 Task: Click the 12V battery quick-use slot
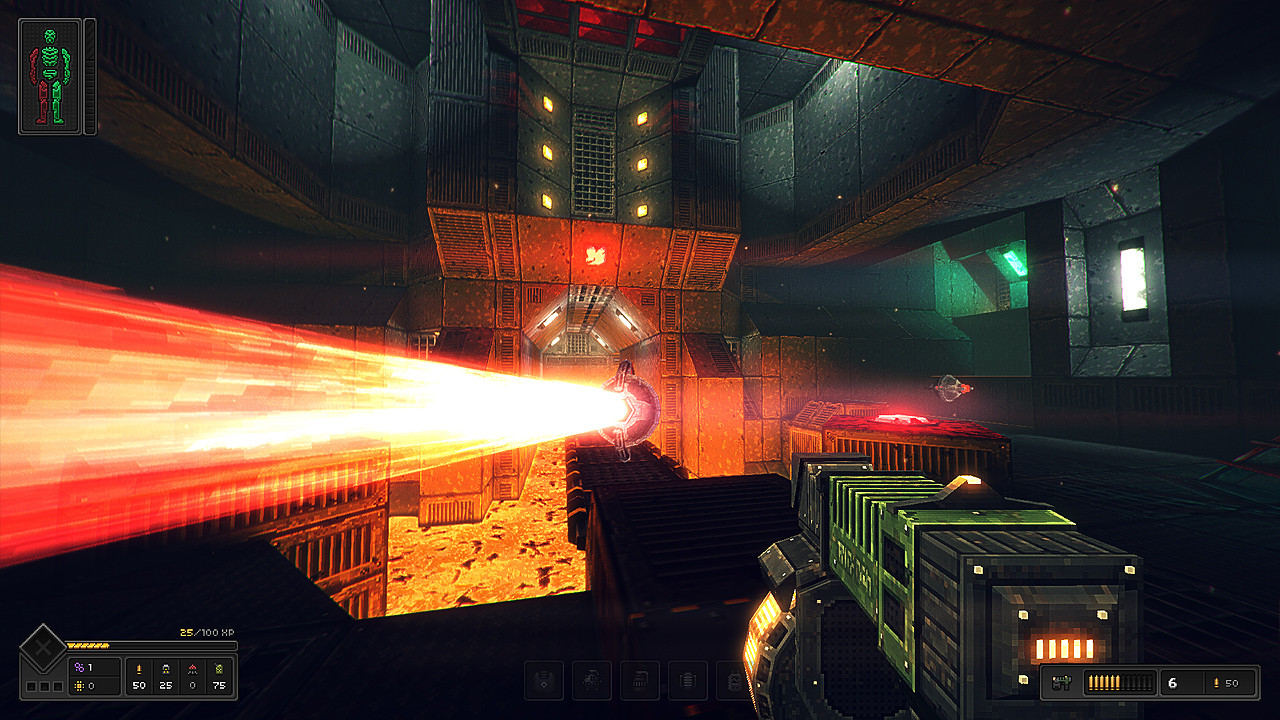[x=734, y=679]
